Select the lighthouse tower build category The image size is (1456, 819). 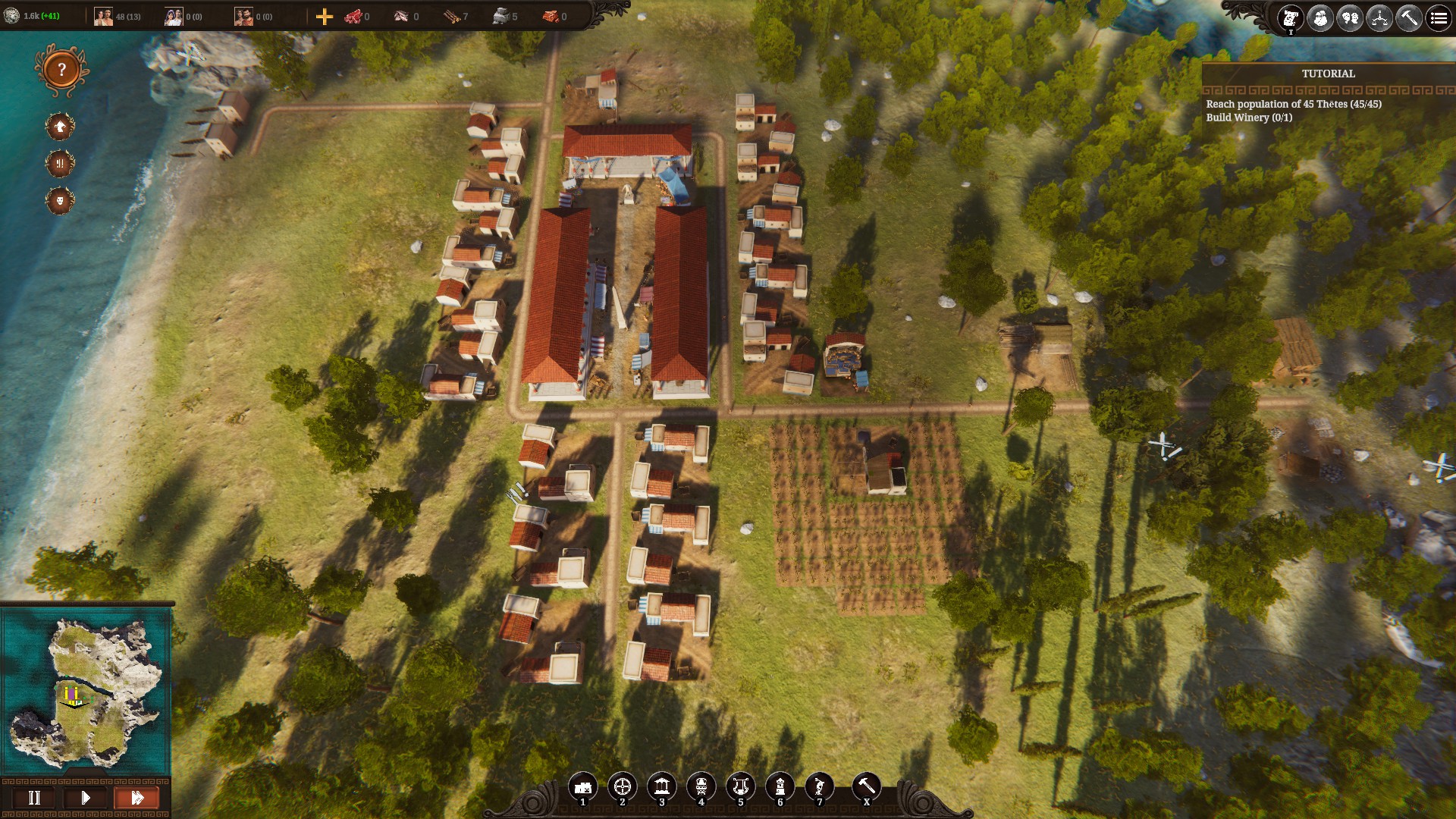click(x=780, y=786)
